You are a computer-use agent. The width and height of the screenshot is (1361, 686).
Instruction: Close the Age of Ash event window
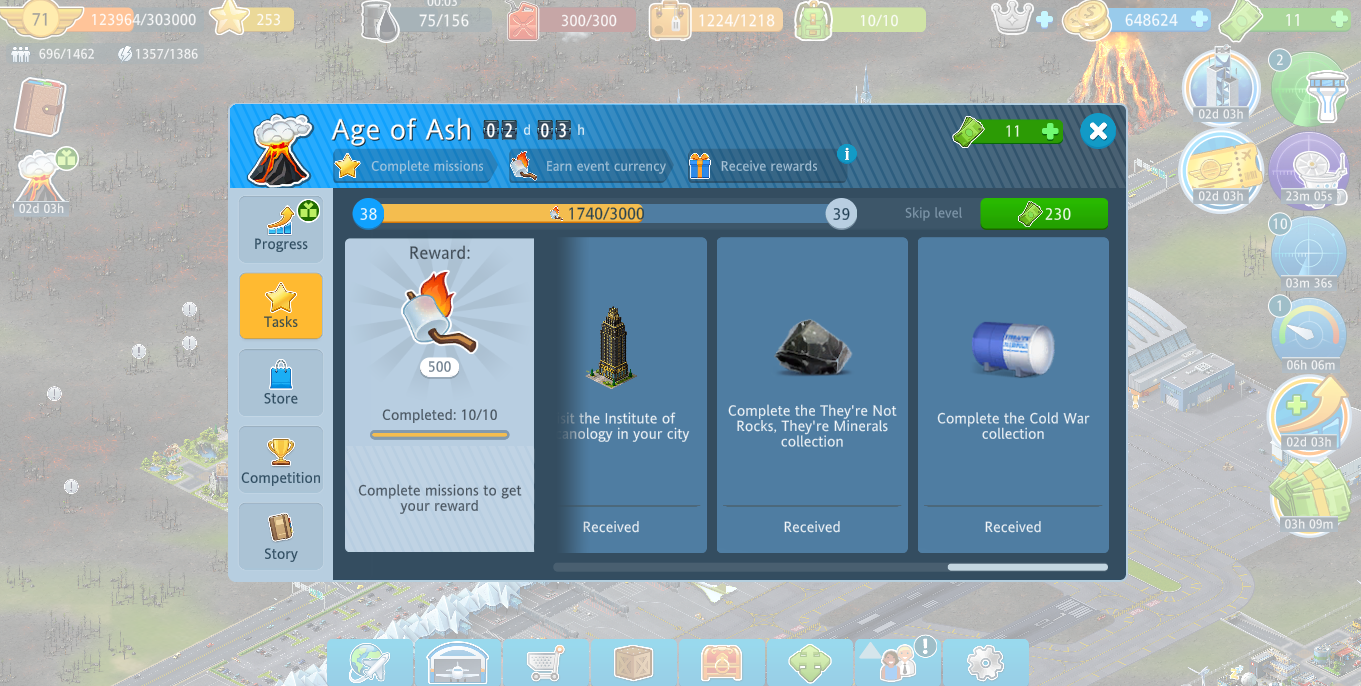pos(1098,131)
